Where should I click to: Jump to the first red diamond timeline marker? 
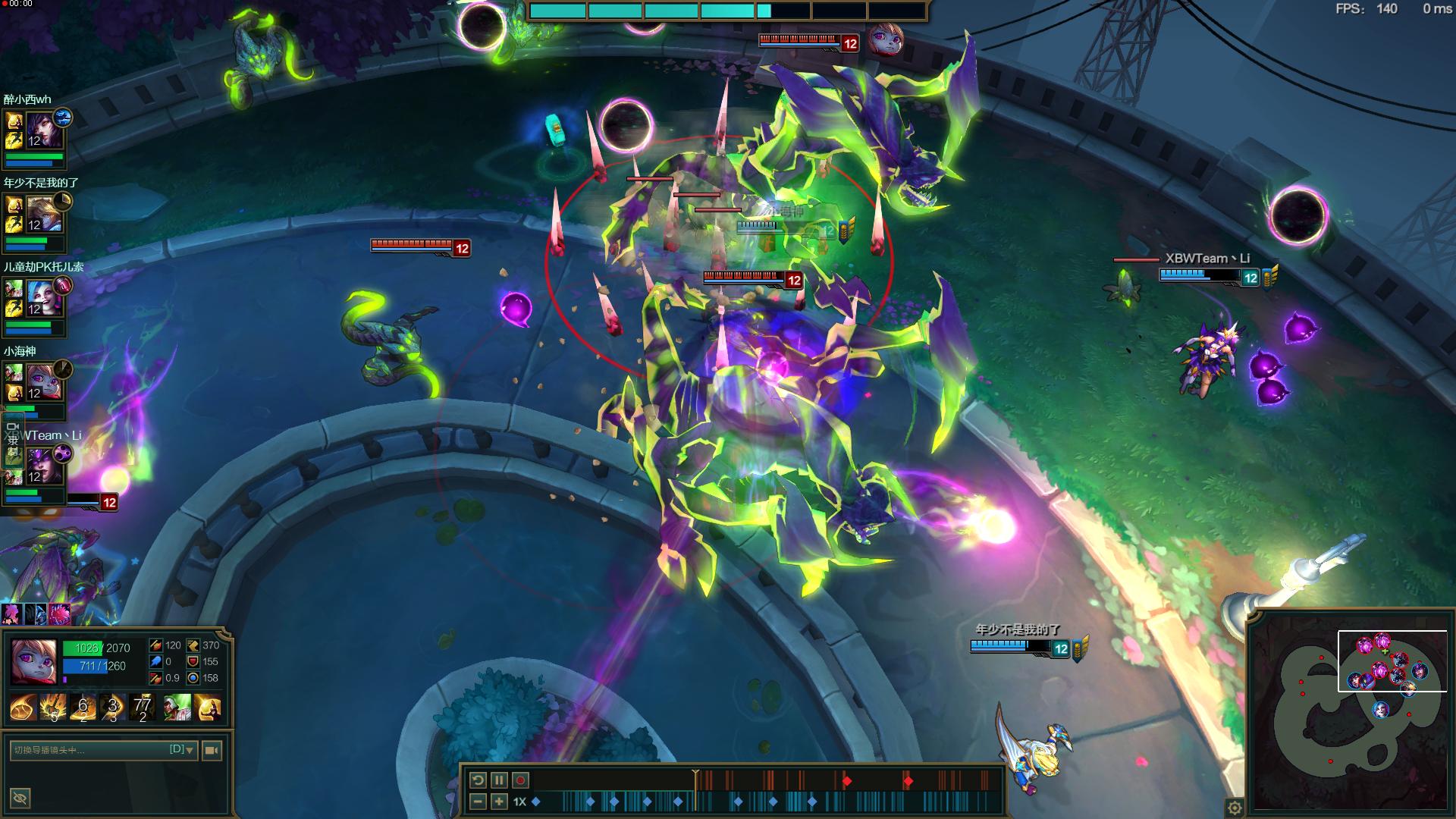click(847, 781)
